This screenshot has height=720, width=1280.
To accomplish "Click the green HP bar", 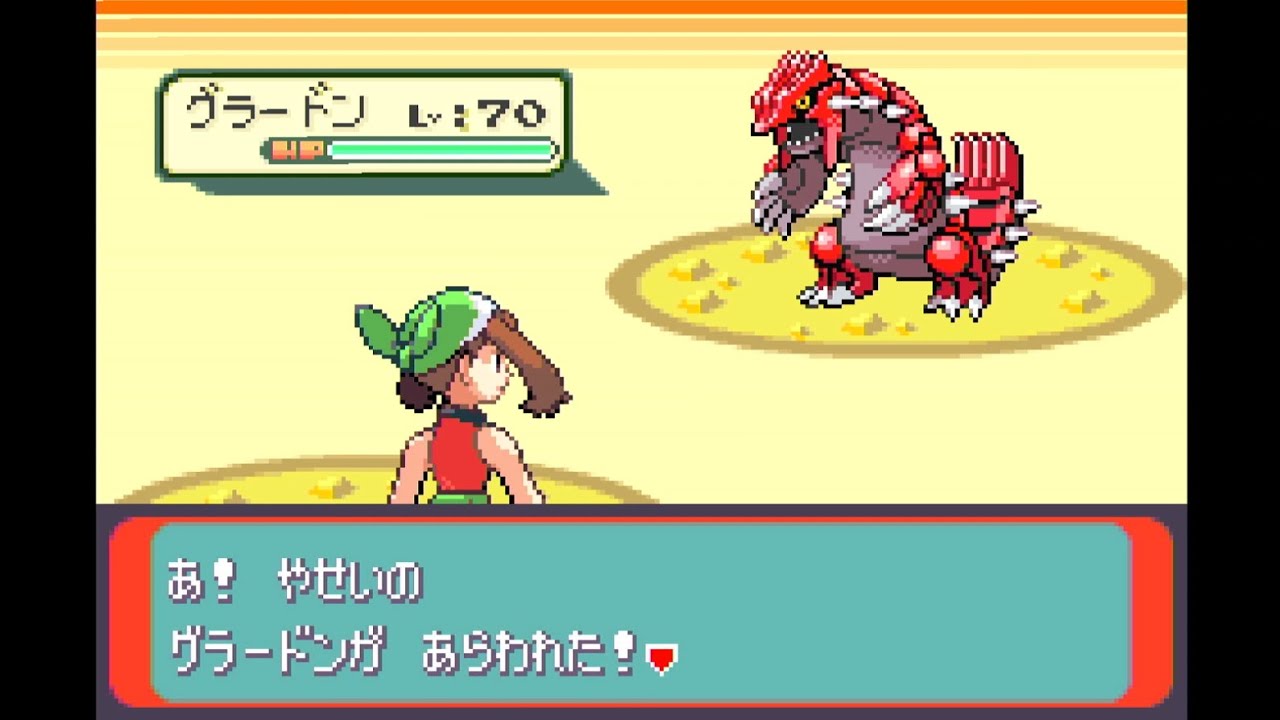I will tap(440, 148).
